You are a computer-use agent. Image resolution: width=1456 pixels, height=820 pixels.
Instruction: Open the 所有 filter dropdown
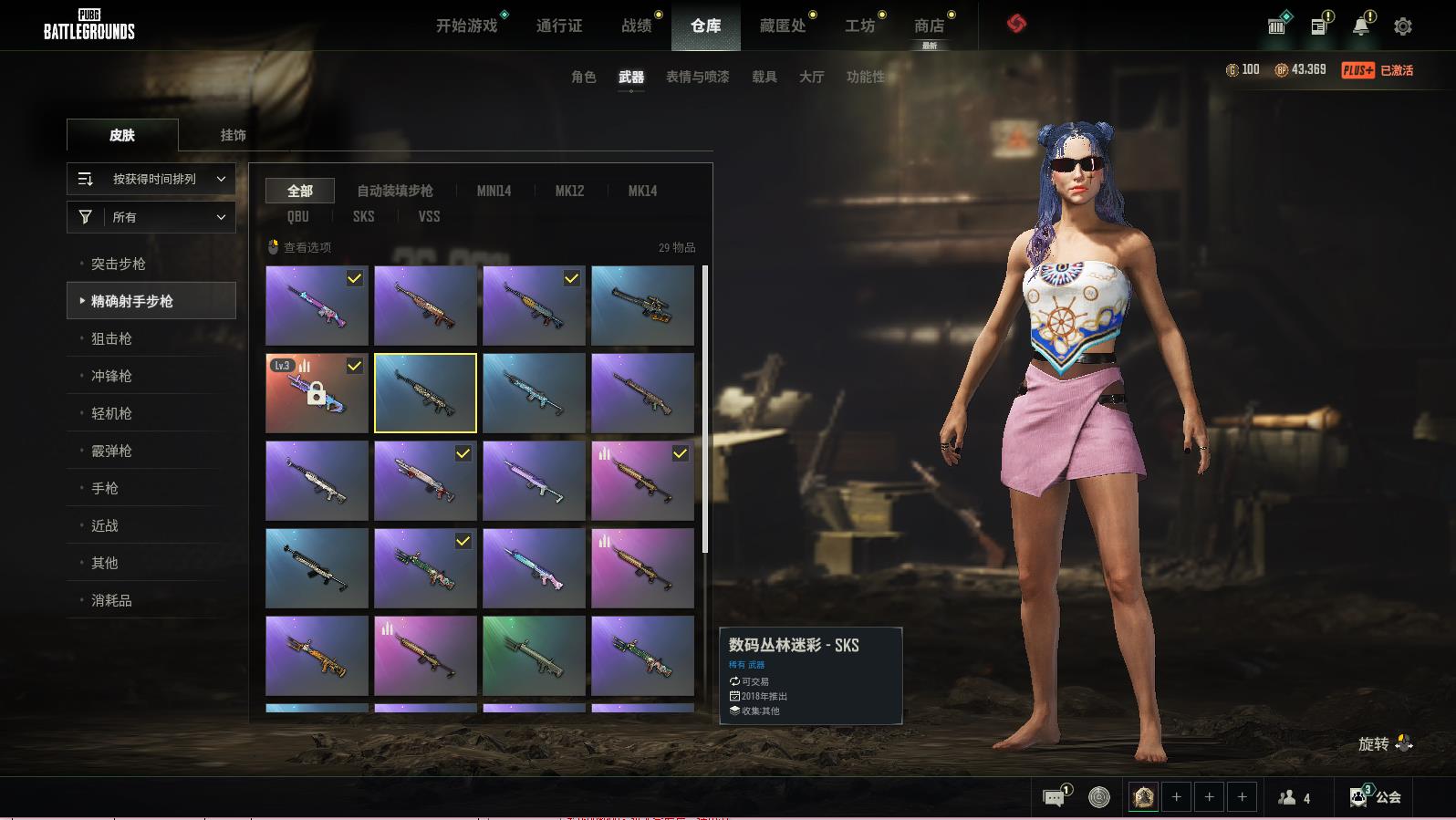151,217
